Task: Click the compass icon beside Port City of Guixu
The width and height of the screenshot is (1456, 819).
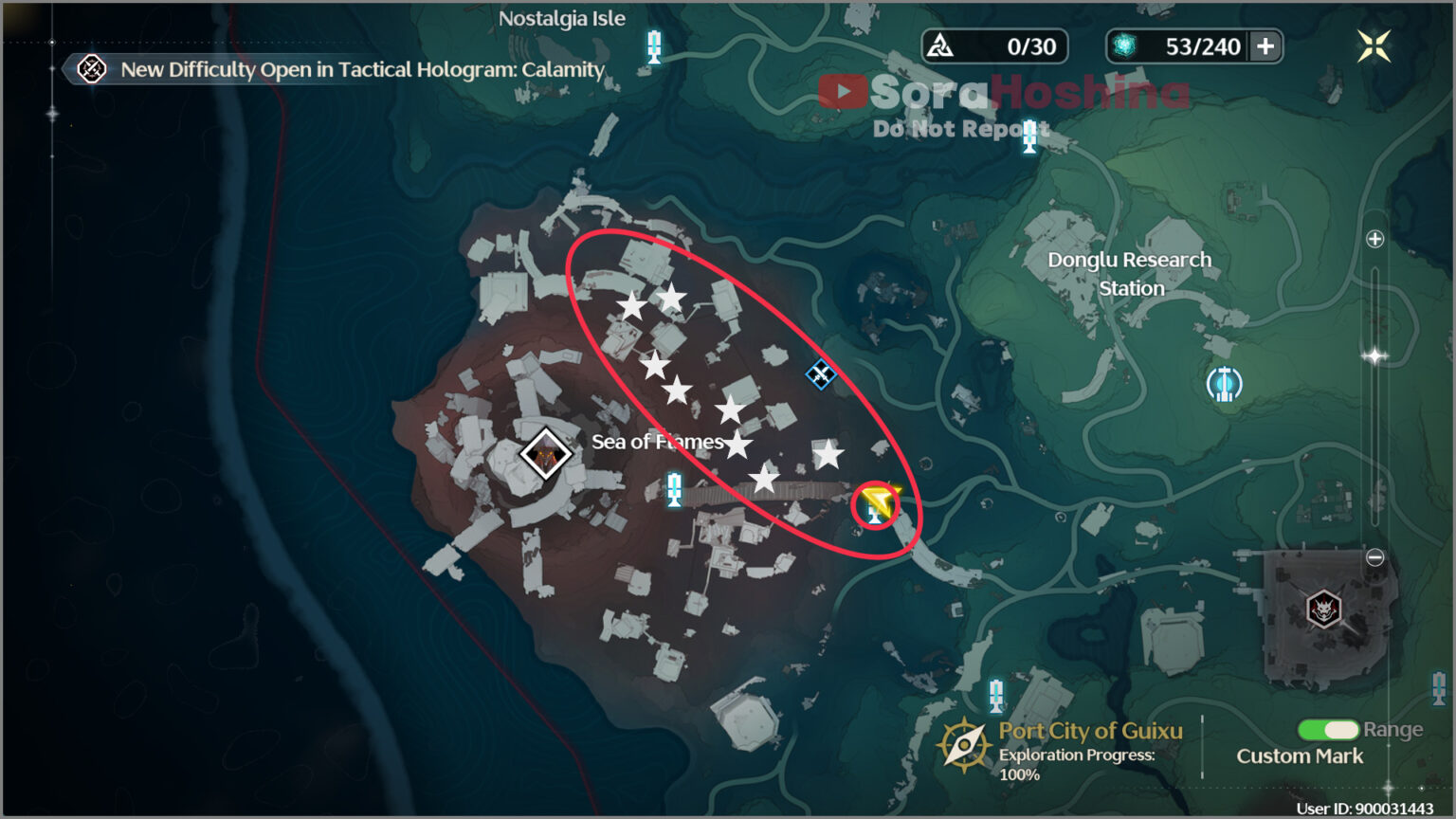Action: [964, 746]
